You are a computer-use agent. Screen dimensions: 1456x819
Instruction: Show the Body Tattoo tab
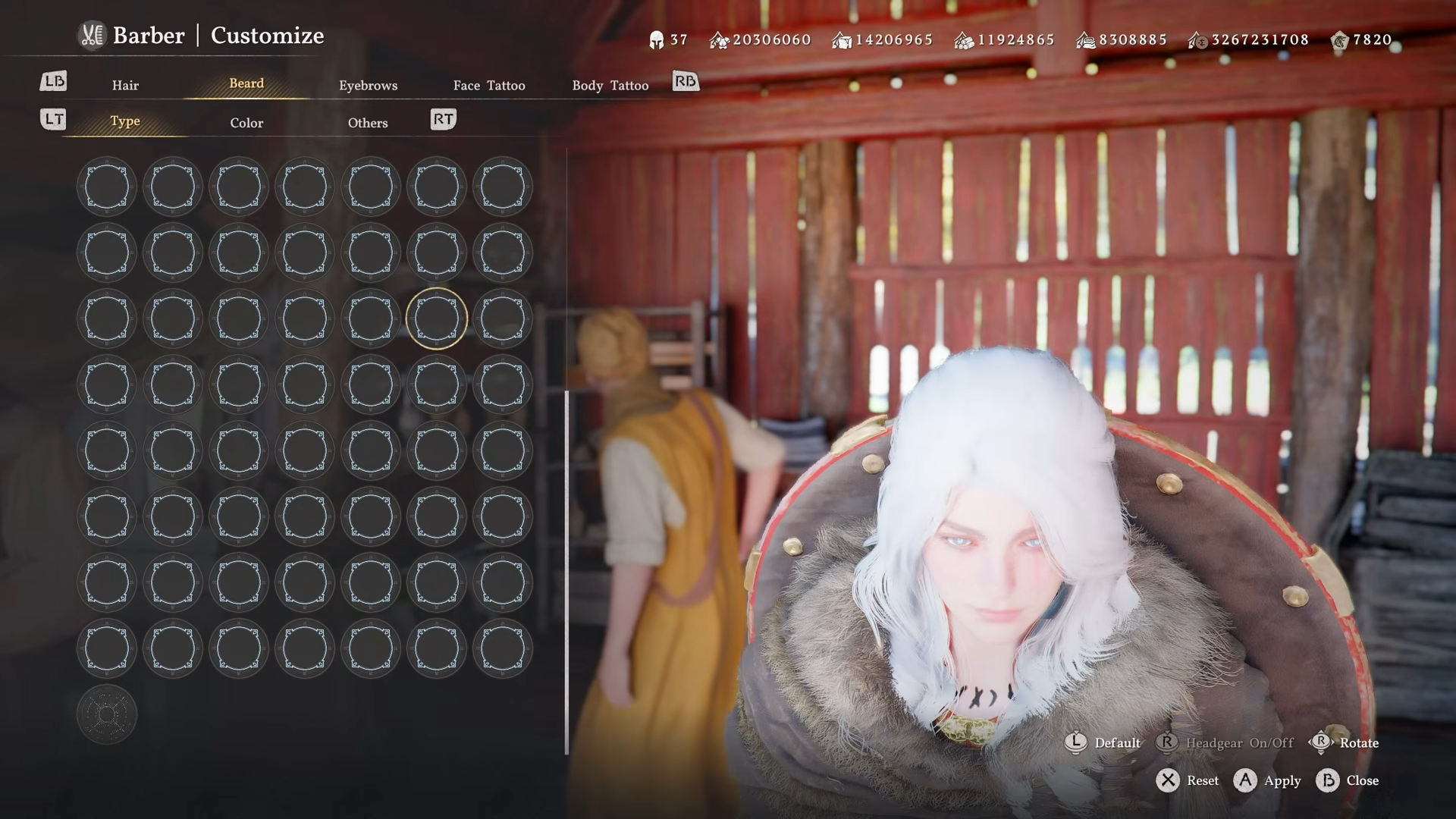(610, 85)
